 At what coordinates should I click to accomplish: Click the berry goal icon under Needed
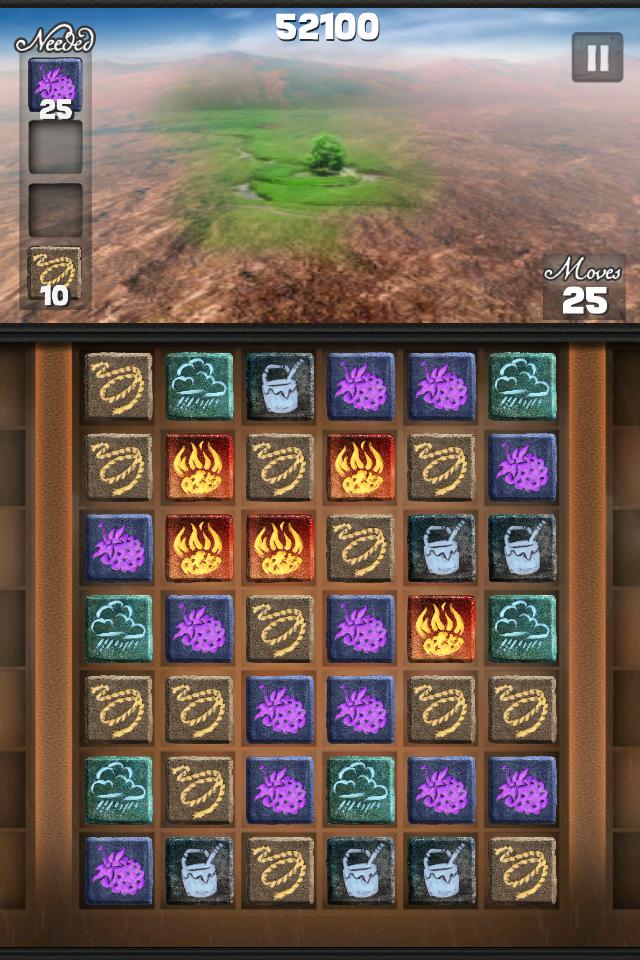[55, 84]
